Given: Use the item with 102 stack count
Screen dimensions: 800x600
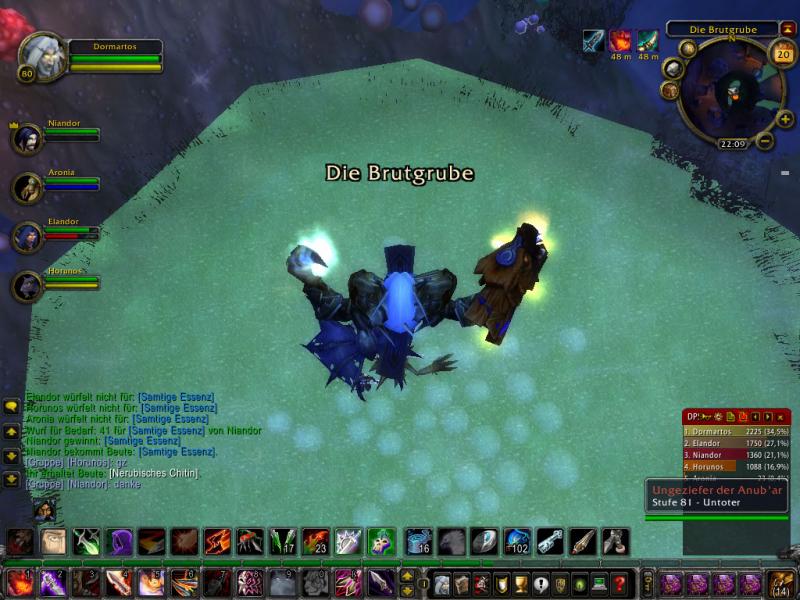Looking at the screenshot, I should (516, 542).
